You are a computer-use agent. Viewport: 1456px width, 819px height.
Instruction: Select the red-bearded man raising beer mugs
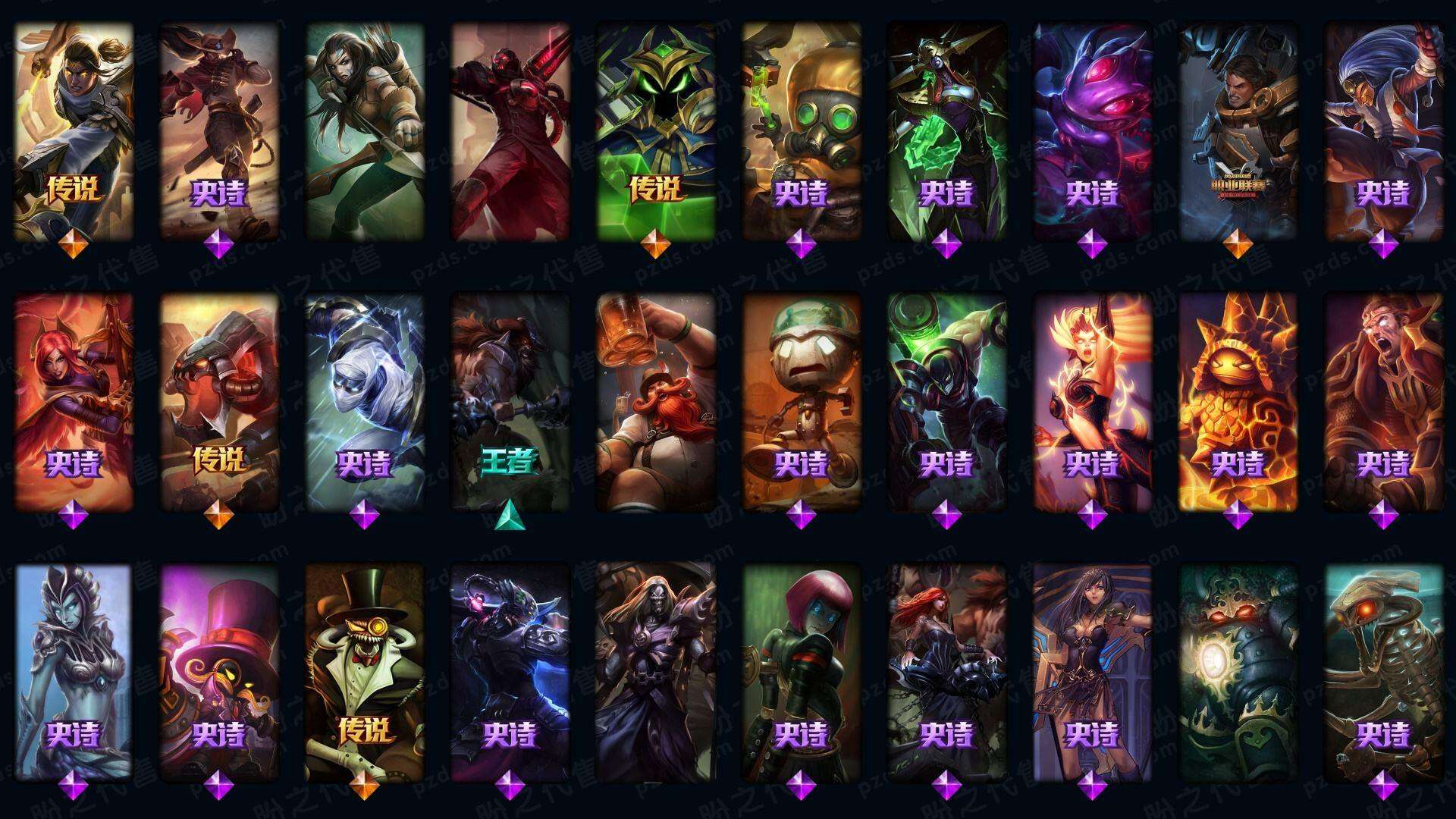655,402
